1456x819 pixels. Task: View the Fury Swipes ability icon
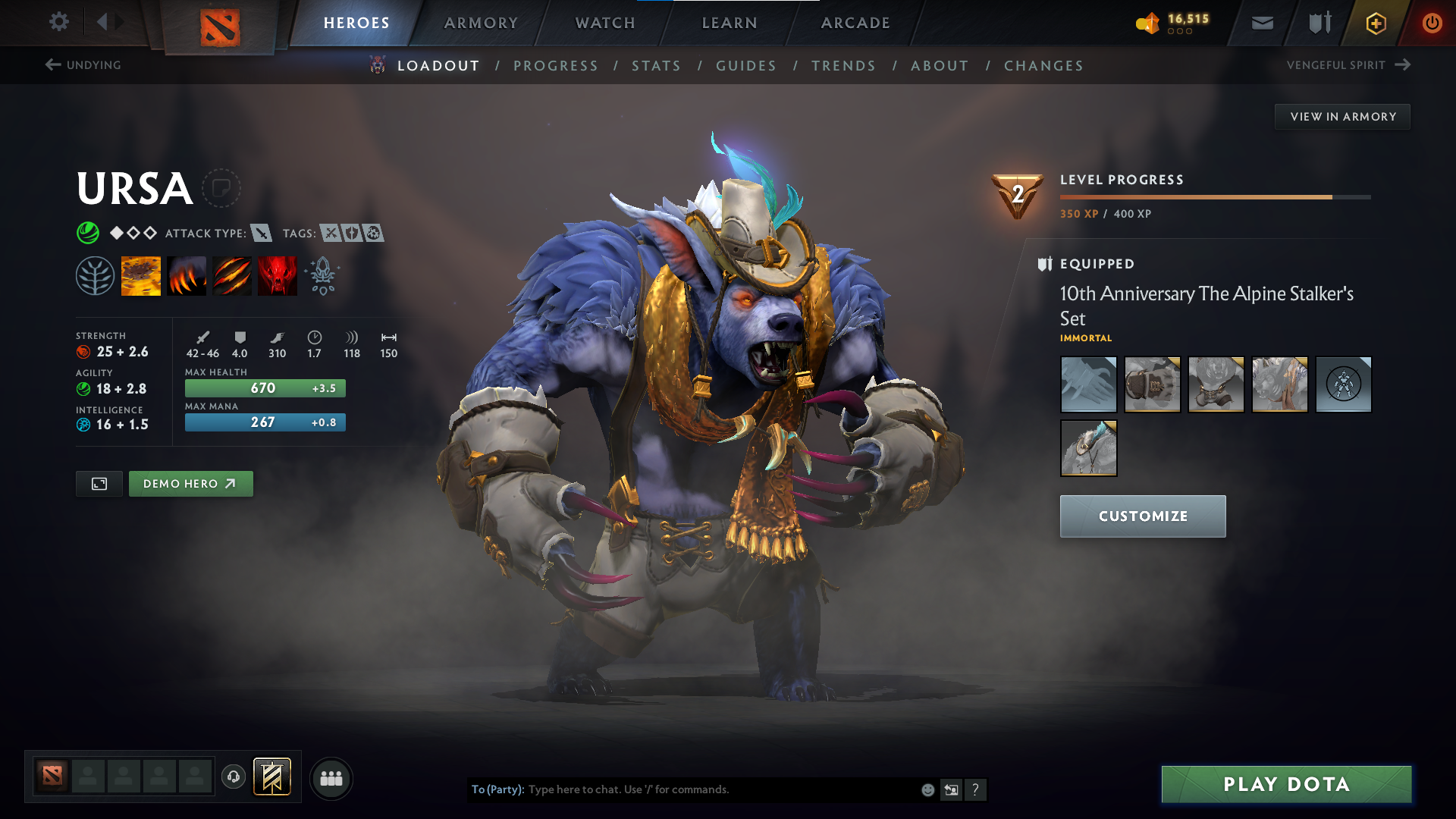click(232, 275)
